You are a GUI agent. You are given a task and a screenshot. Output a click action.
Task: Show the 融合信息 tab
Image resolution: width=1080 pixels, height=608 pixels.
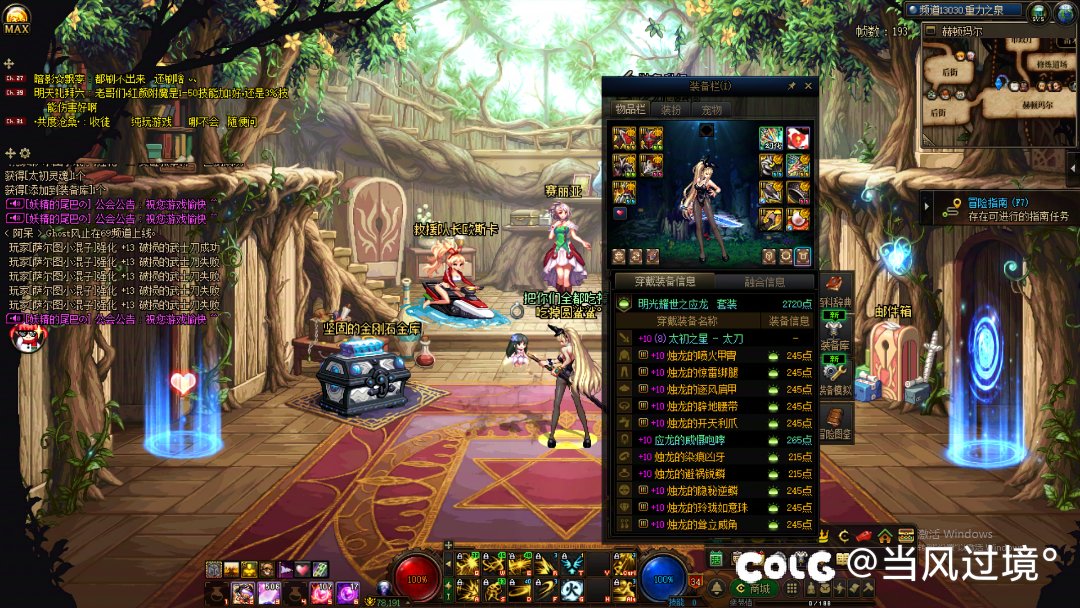(765, 282)
